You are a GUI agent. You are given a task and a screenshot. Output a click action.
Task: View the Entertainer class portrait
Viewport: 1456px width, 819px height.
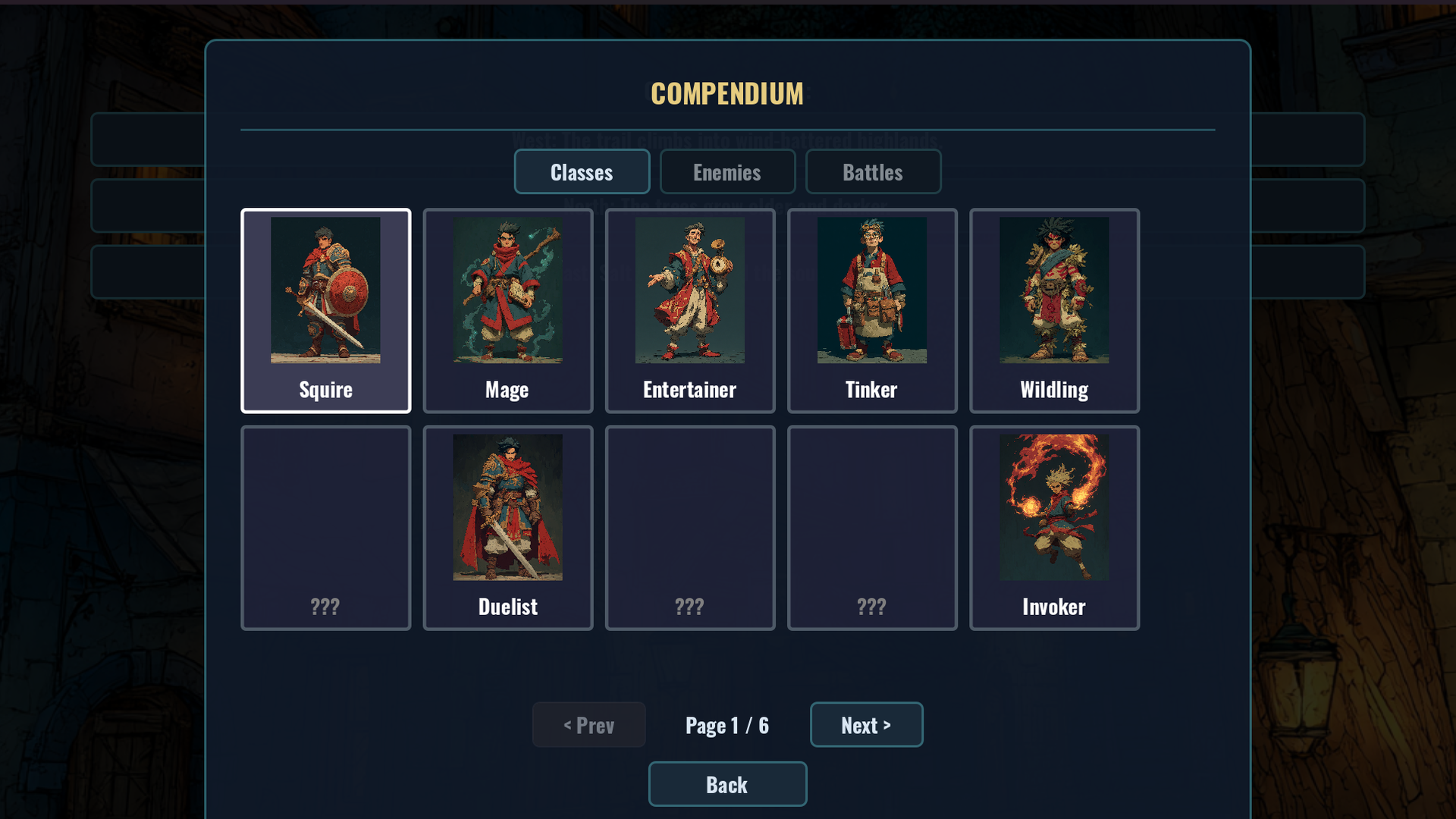coord(689,290)
